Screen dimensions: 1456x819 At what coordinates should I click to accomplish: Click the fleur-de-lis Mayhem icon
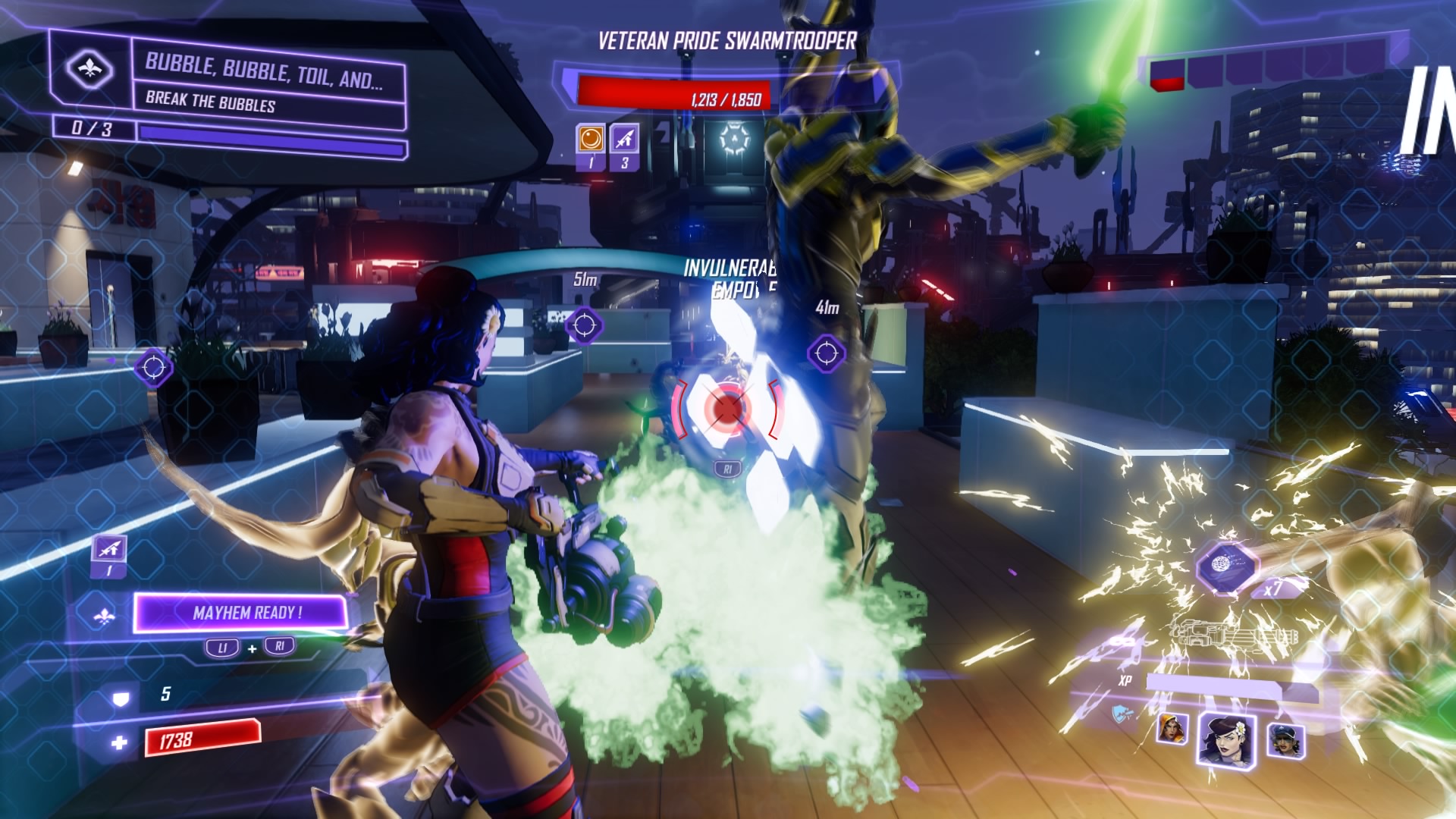[x=104, y=617]
